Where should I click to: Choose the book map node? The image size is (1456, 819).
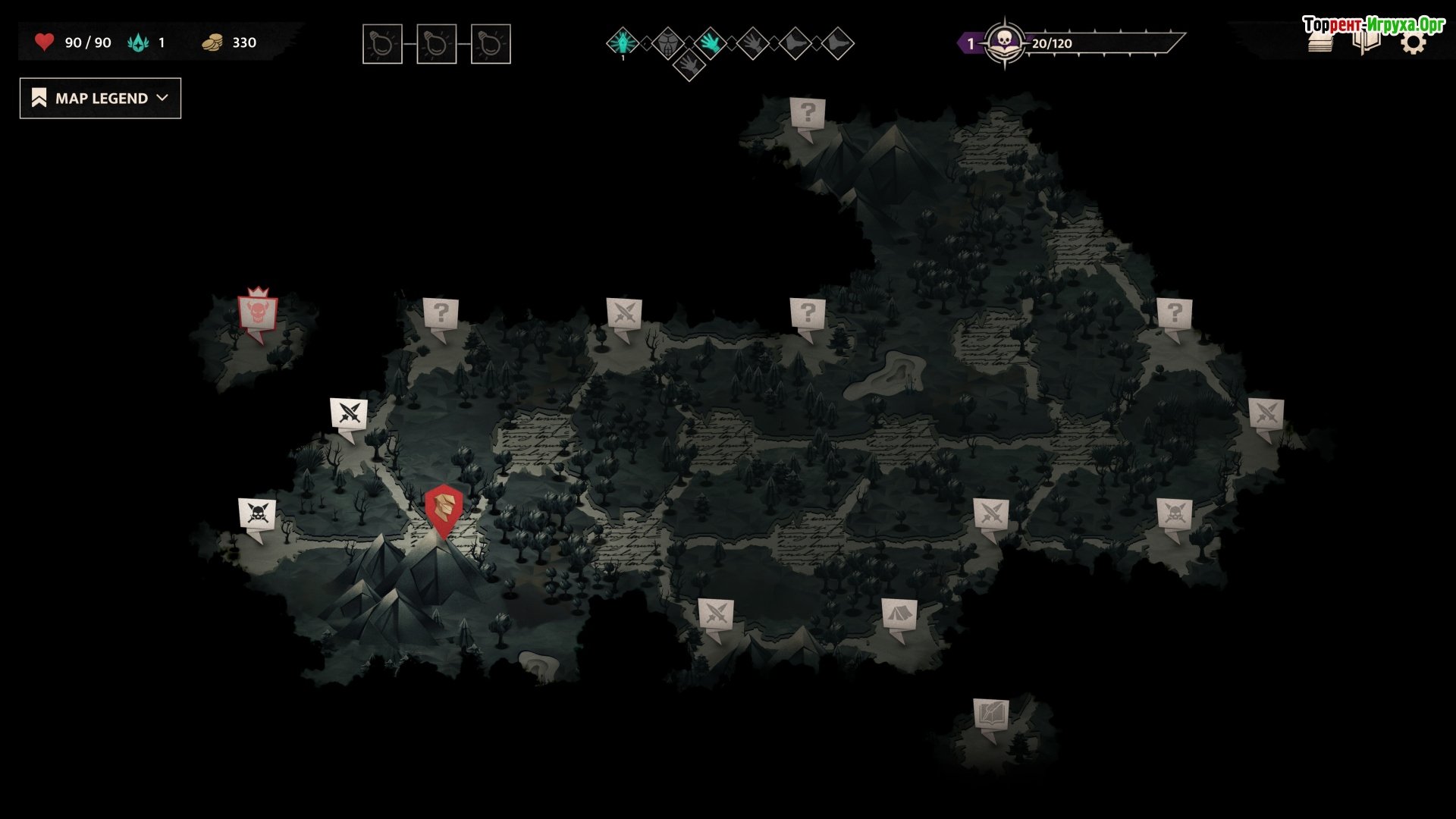tap(991, 714)
